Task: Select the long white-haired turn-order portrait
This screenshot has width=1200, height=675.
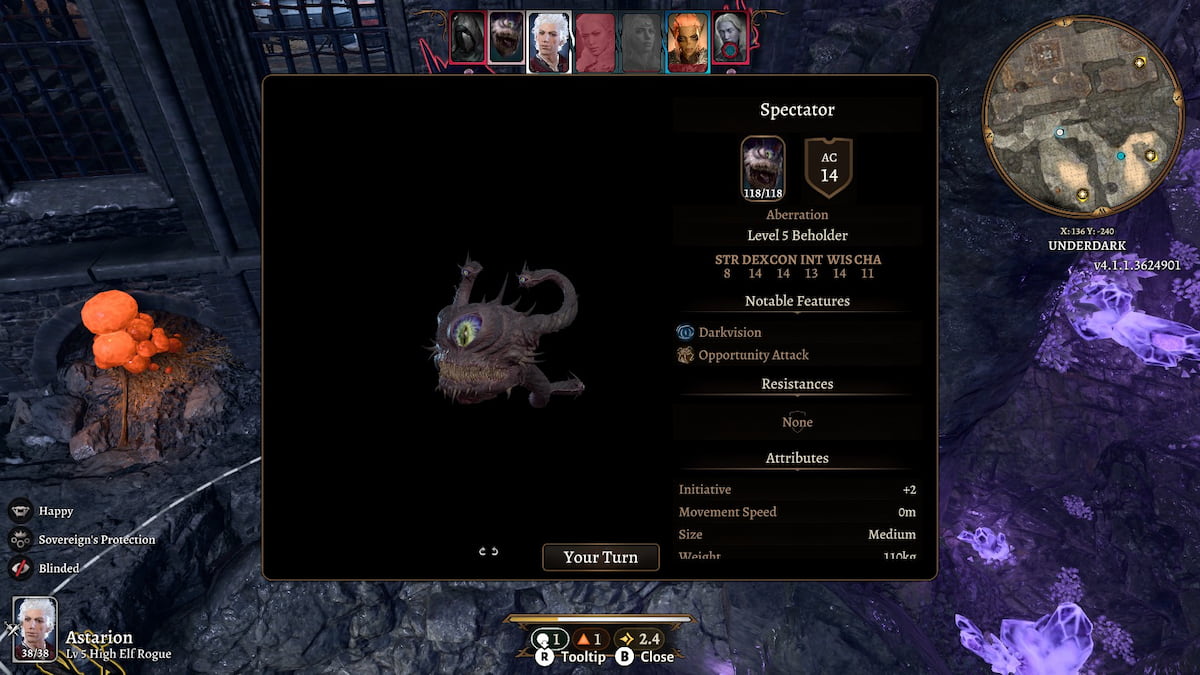Action: tap(731, 40)
